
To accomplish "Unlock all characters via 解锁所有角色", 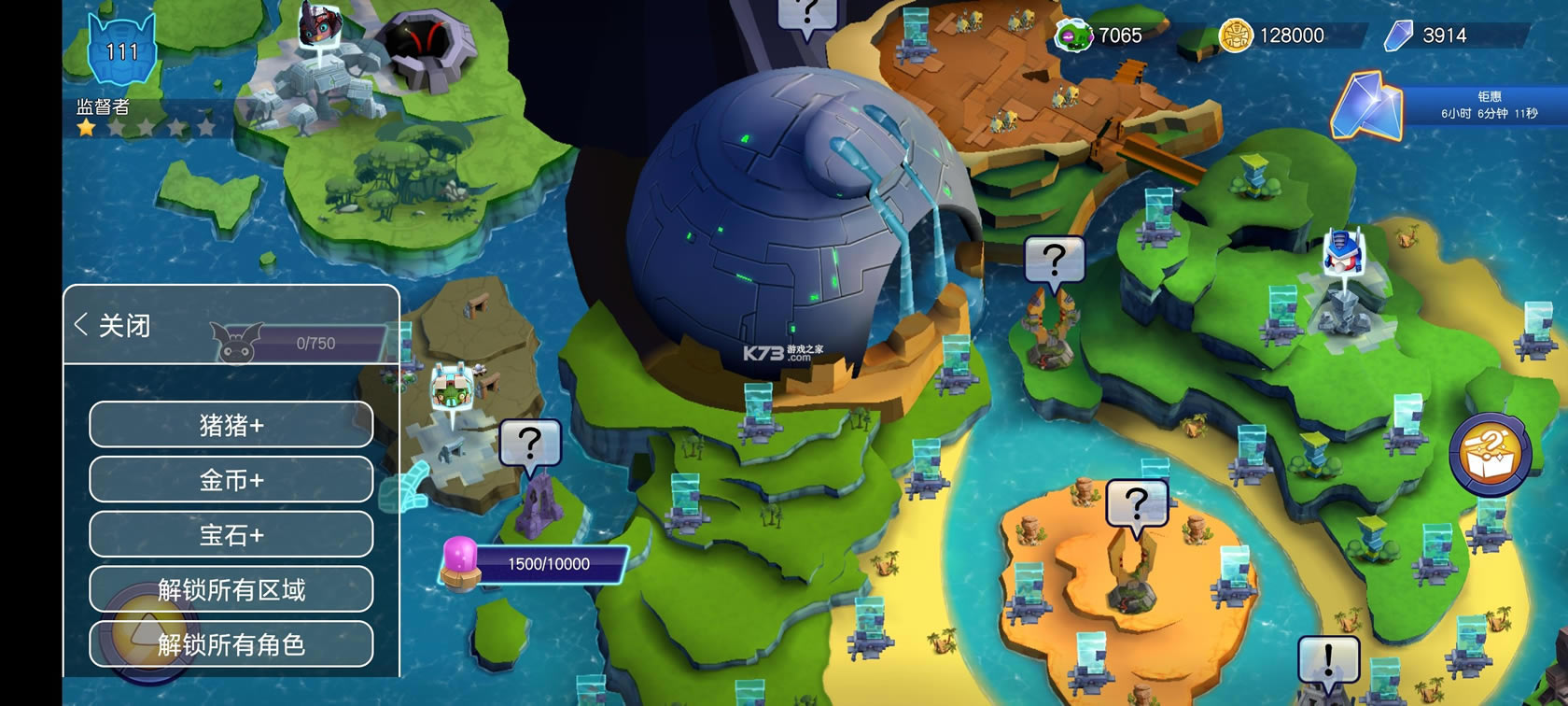I will [231, 644].
